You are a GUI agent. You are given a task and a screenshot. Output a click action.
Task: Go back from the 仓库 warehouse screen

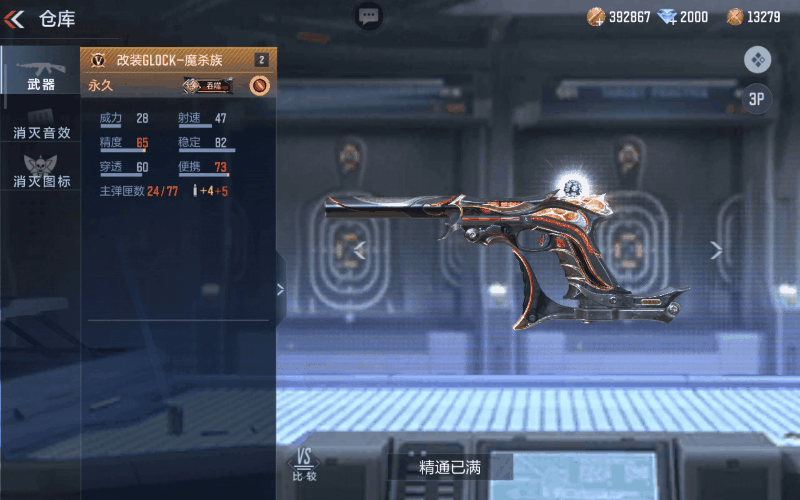coord(14,19)
